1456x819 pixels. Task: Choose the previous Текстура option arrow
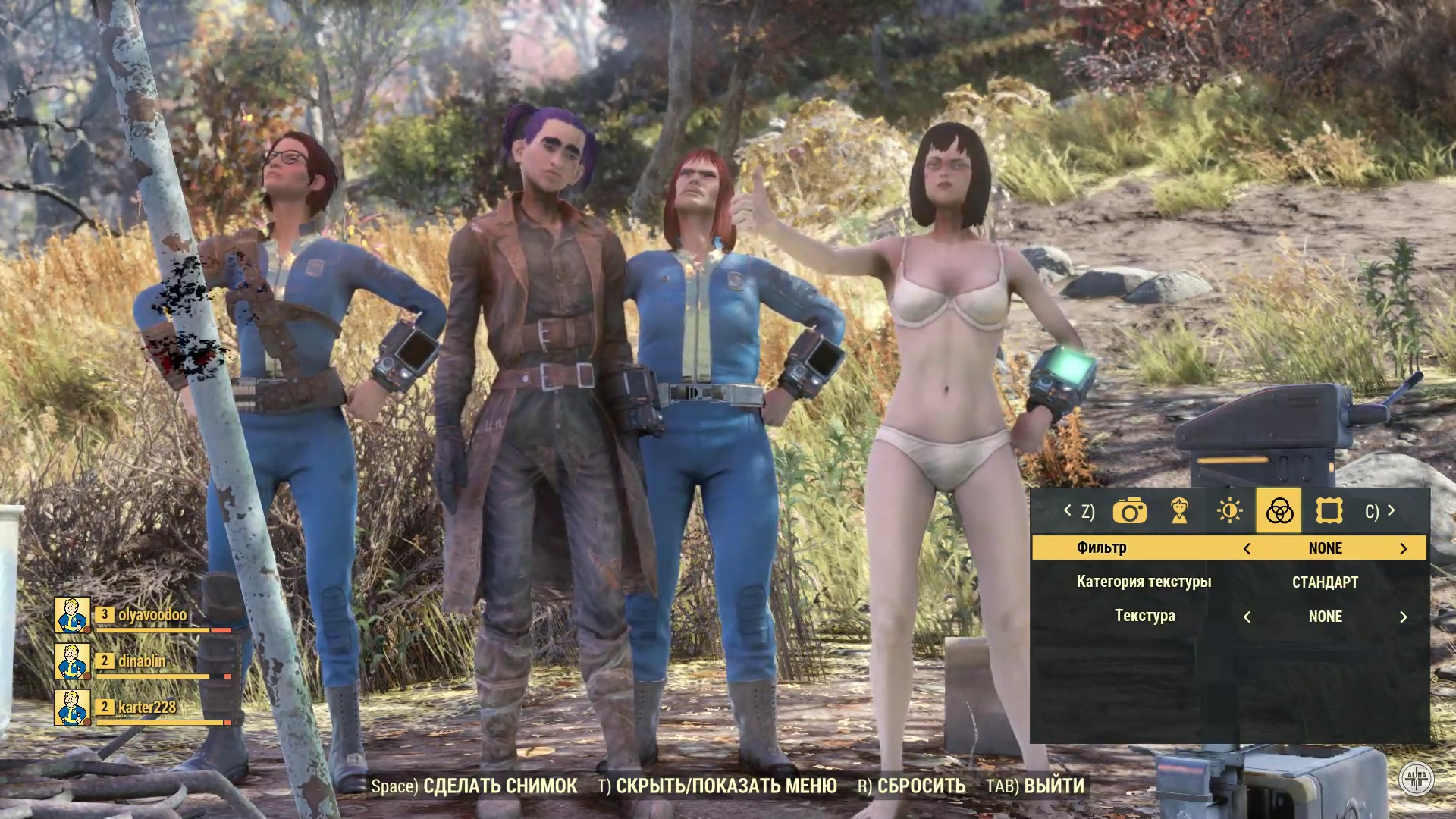(1247, 617)
